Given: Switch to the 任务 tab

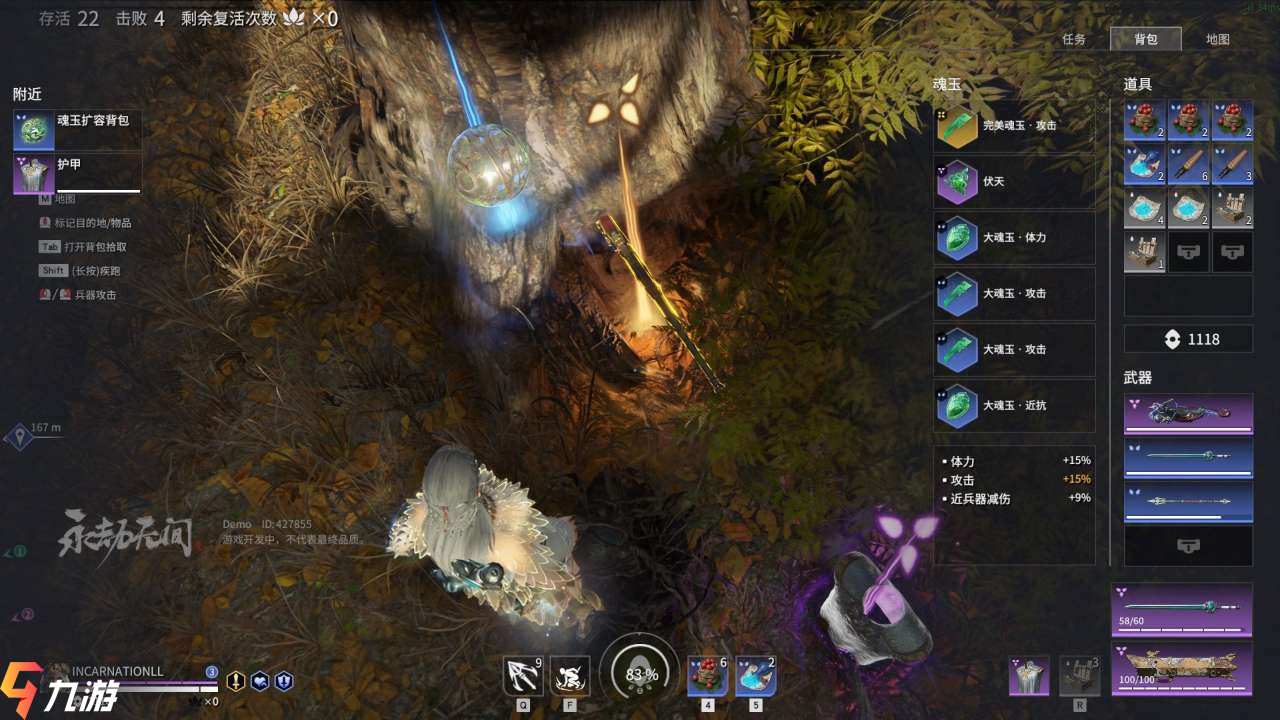Looking at the screenshot, I should tap(1074, 40).
